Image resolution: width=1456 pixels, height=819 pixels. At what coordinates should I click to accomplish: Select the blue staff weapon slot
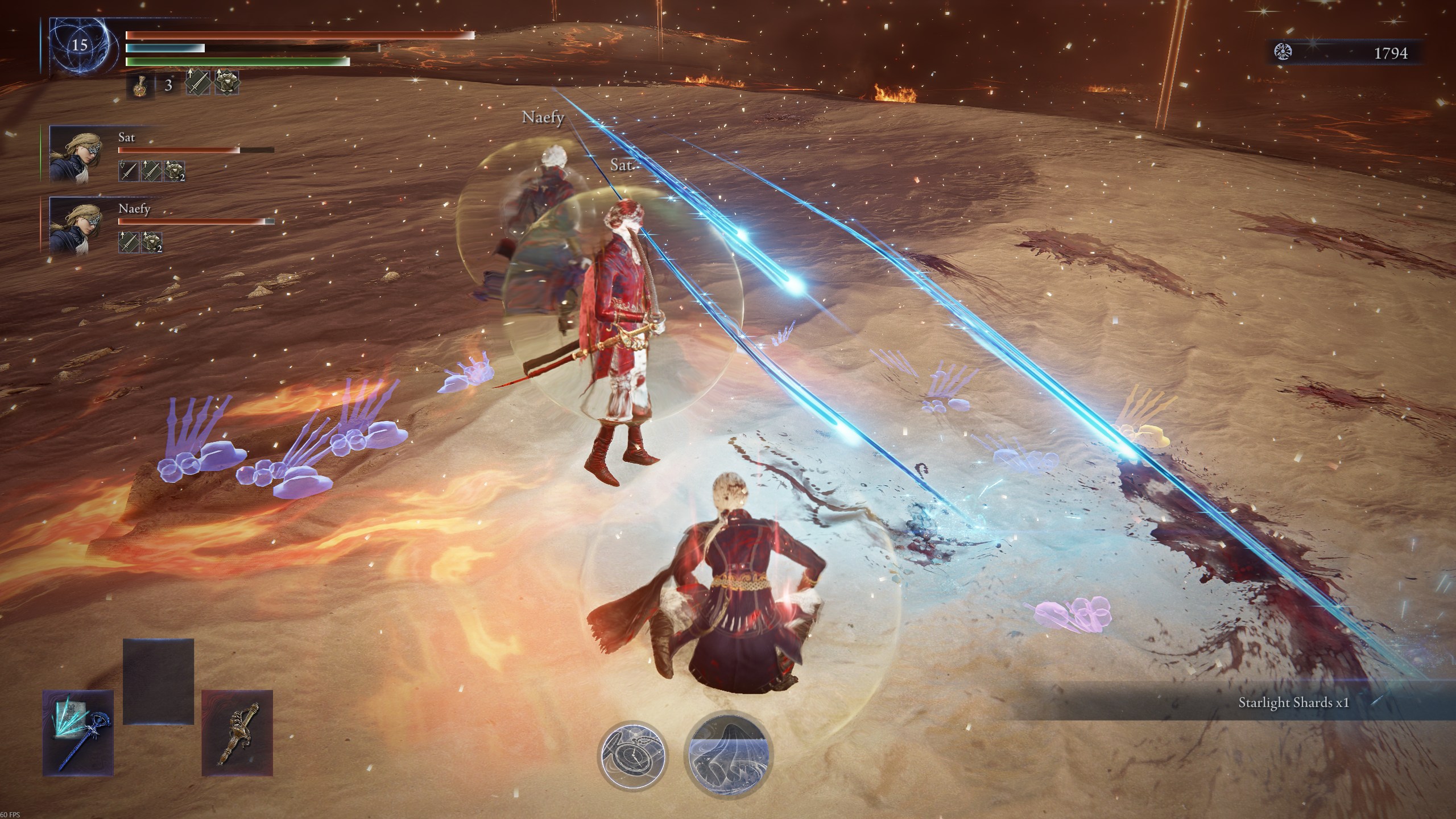tap(78, 733)
